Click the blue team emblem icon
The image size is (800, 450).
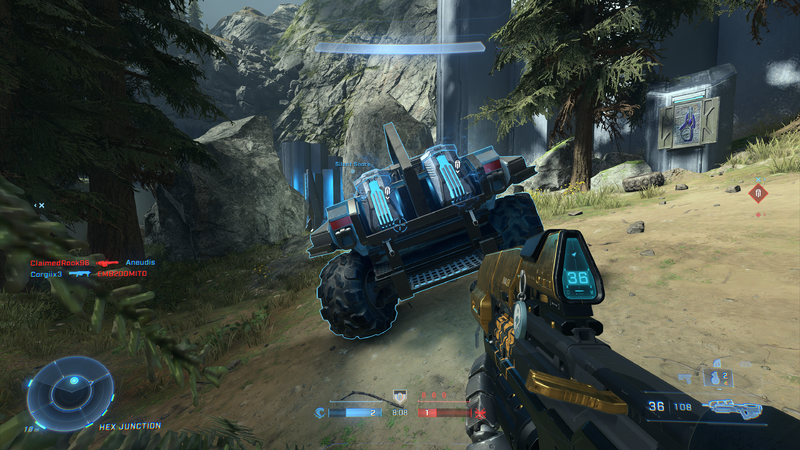321,411
